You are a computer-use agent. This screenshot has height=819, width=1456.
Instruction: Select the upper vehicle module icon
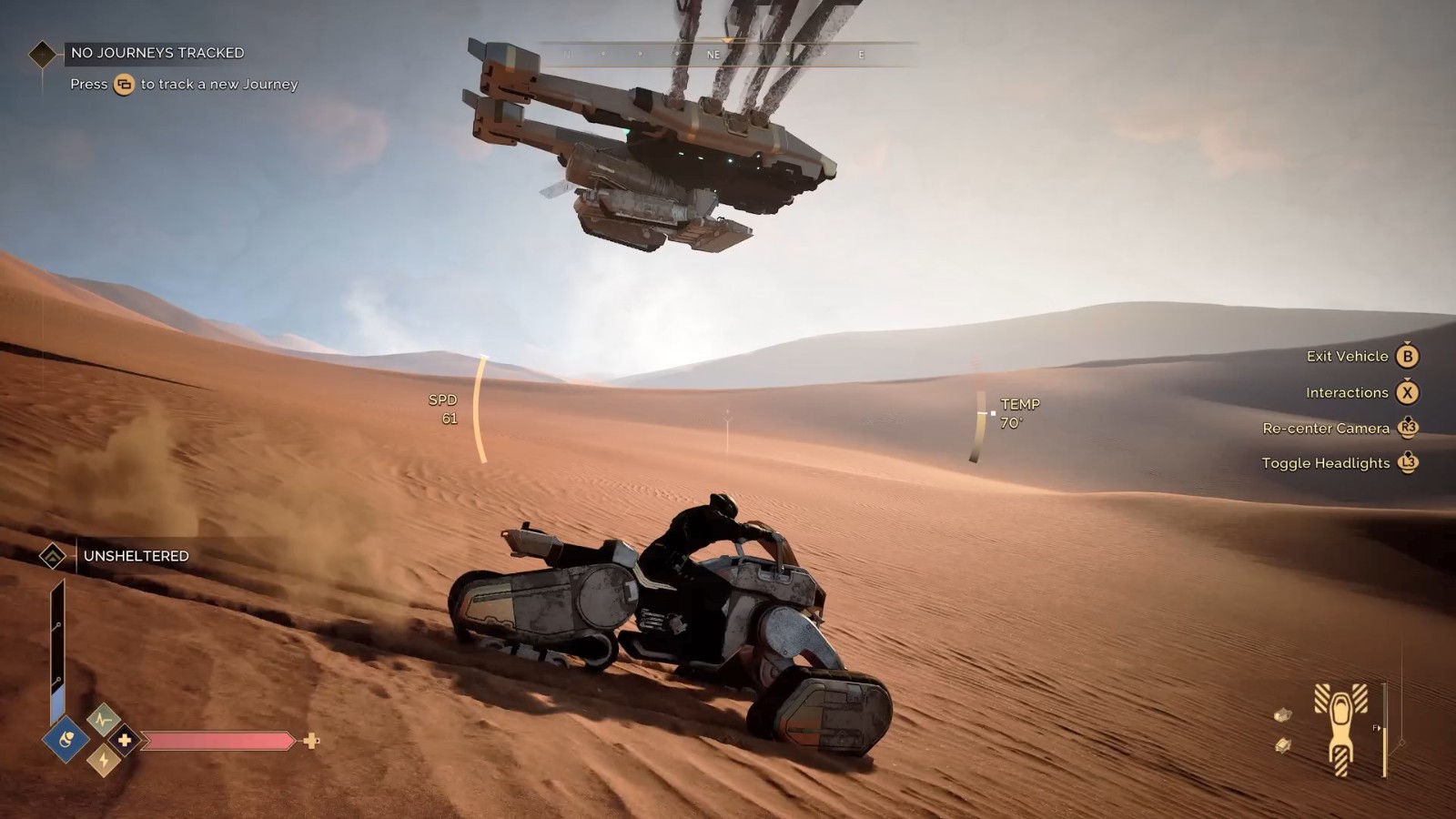point(1283,714)
